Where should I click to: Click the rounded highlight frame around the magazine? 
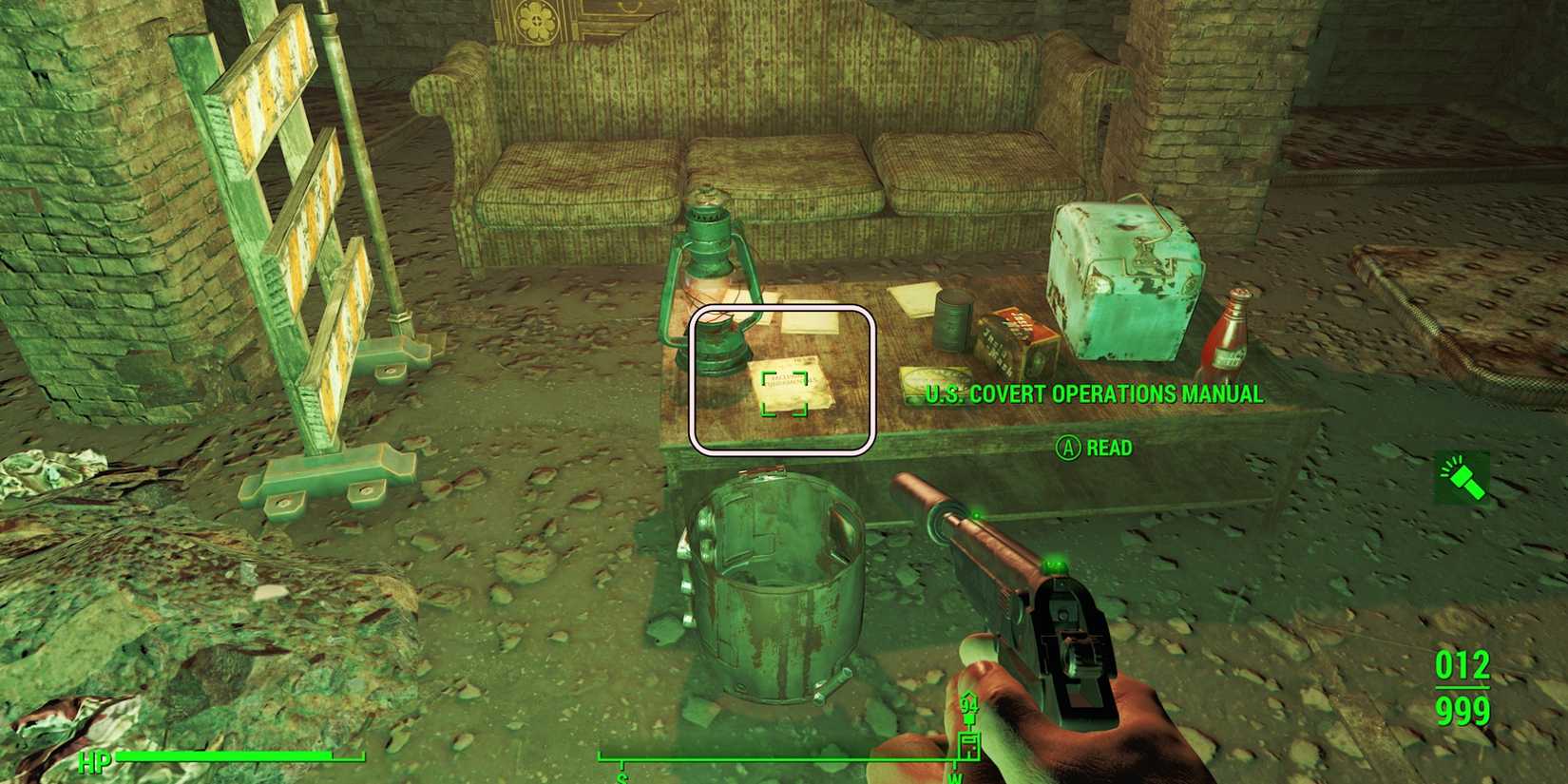click(x=784, y=380)
